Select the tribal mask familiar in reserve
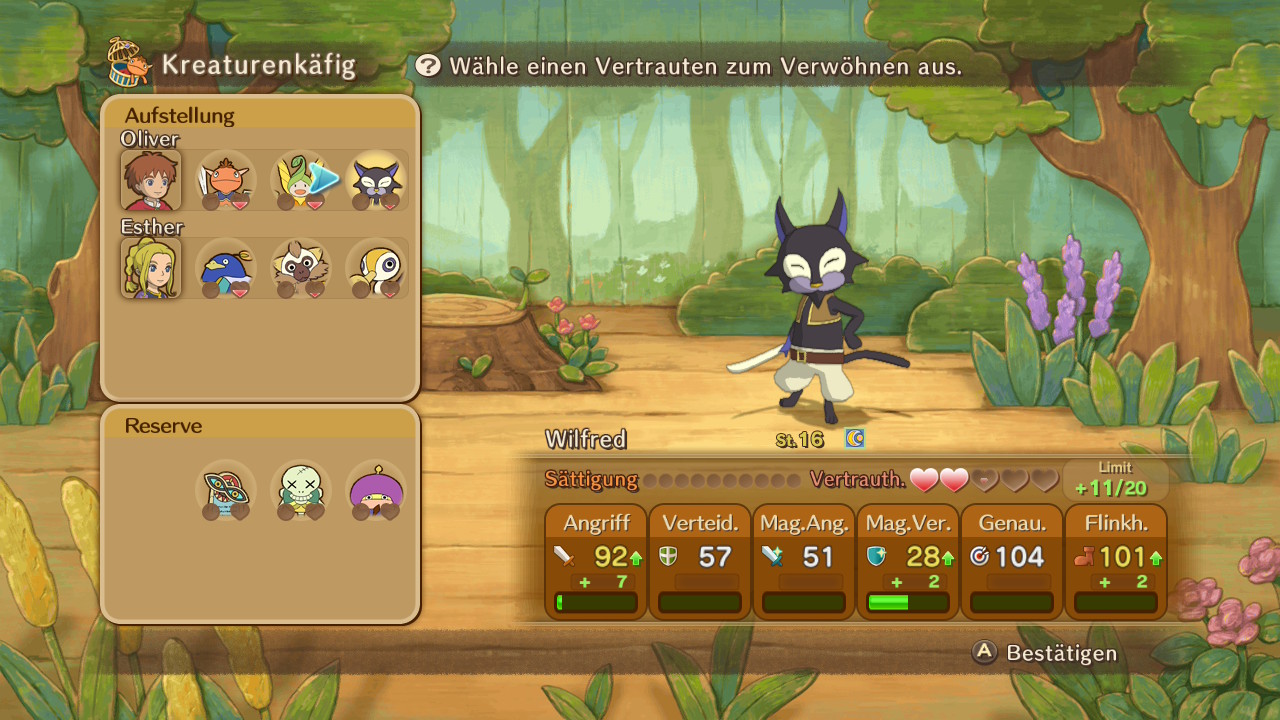The image size is (1280, 720). (226, 490)
